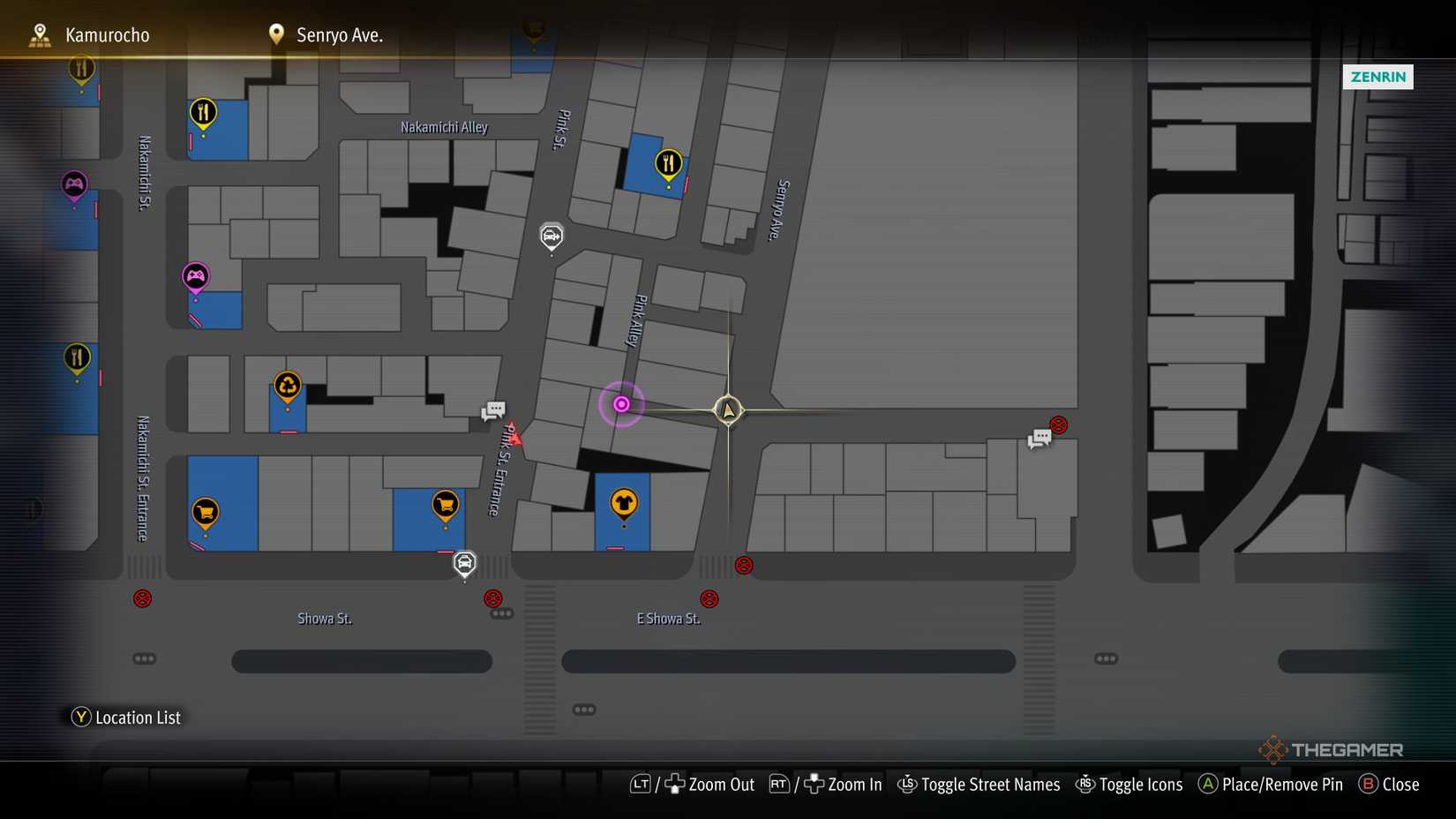Select the taxi stand icon on Pink St.
The image size is (1456, 819).
(552, 236)
